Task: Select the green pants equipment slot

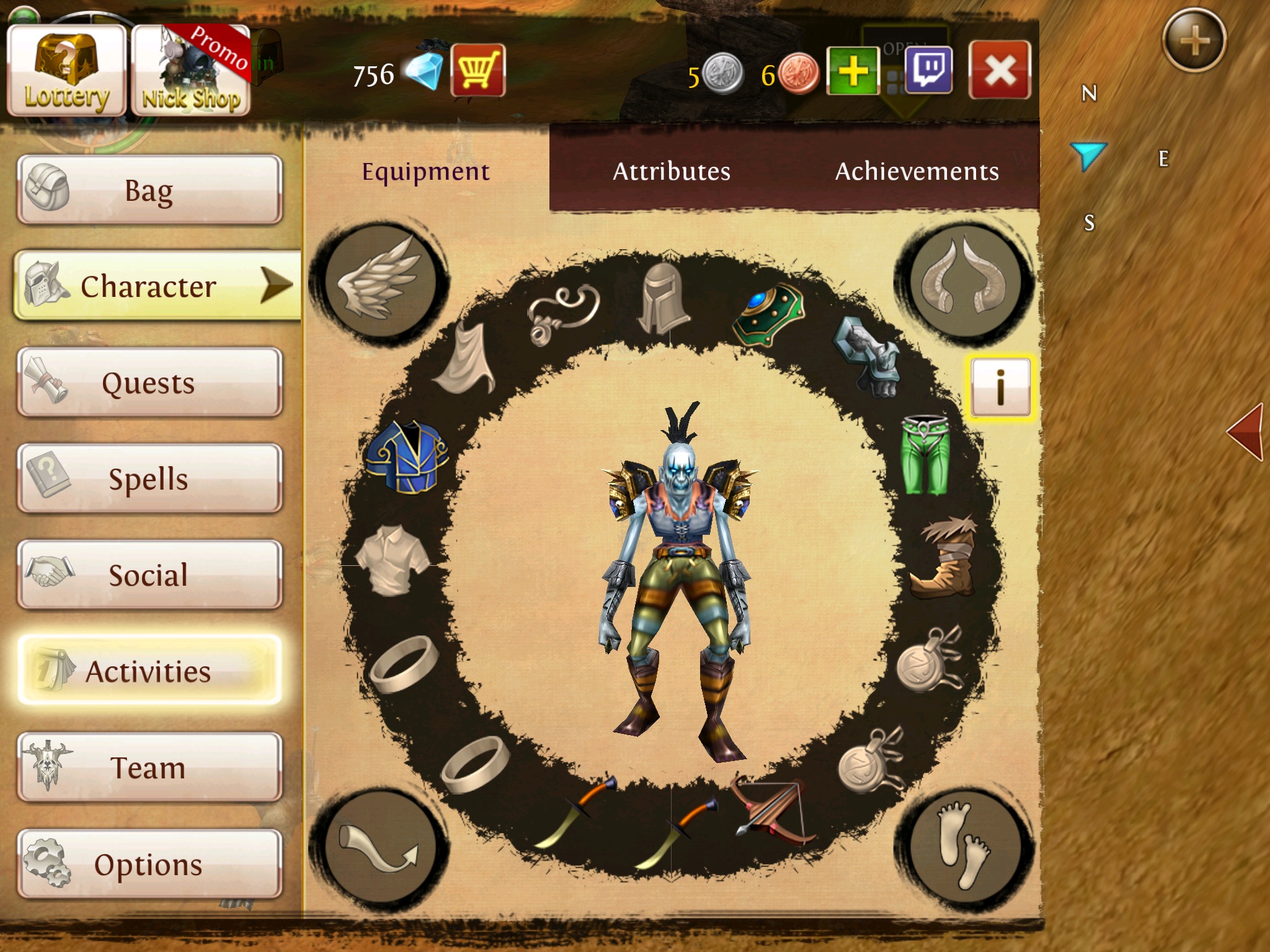Action: pyautogui.click(x=925, y=454)
